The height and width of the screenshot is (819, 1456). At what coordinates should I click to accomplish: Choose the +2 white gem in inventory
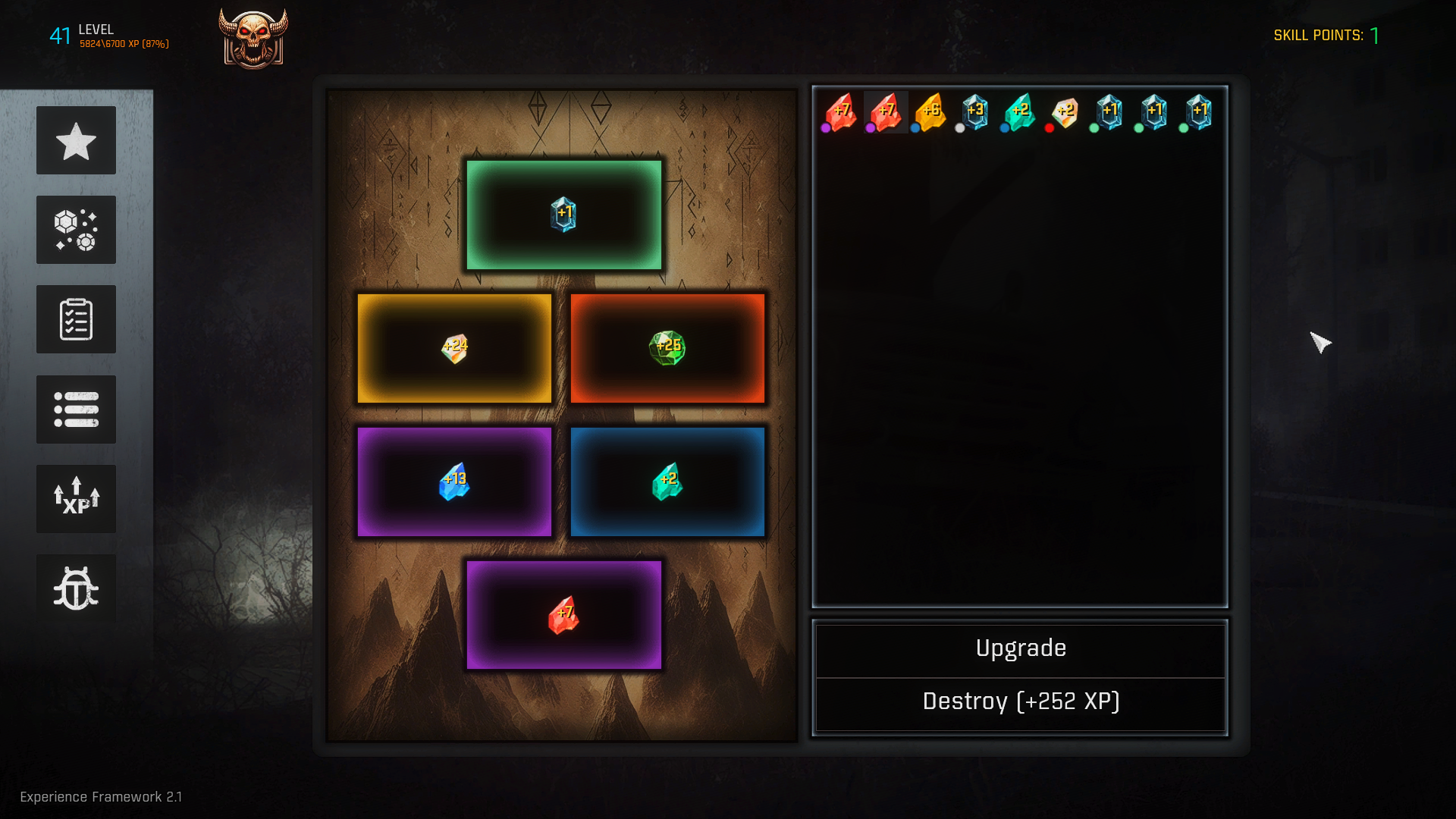(1065, 112)
